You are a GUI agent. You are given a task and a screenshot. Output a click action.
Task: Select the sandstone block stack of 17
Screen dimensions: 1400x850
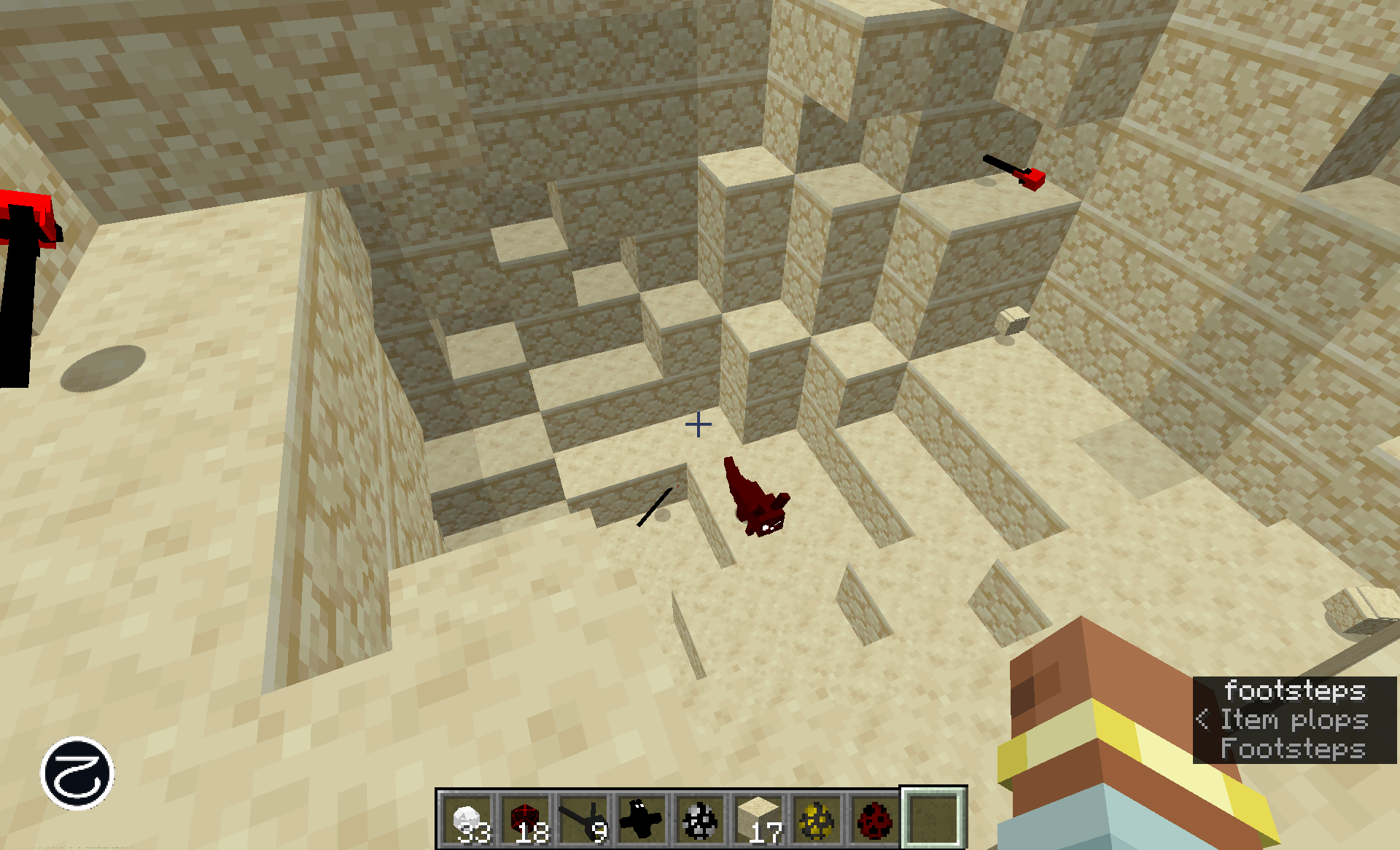[x=758, y=818]
